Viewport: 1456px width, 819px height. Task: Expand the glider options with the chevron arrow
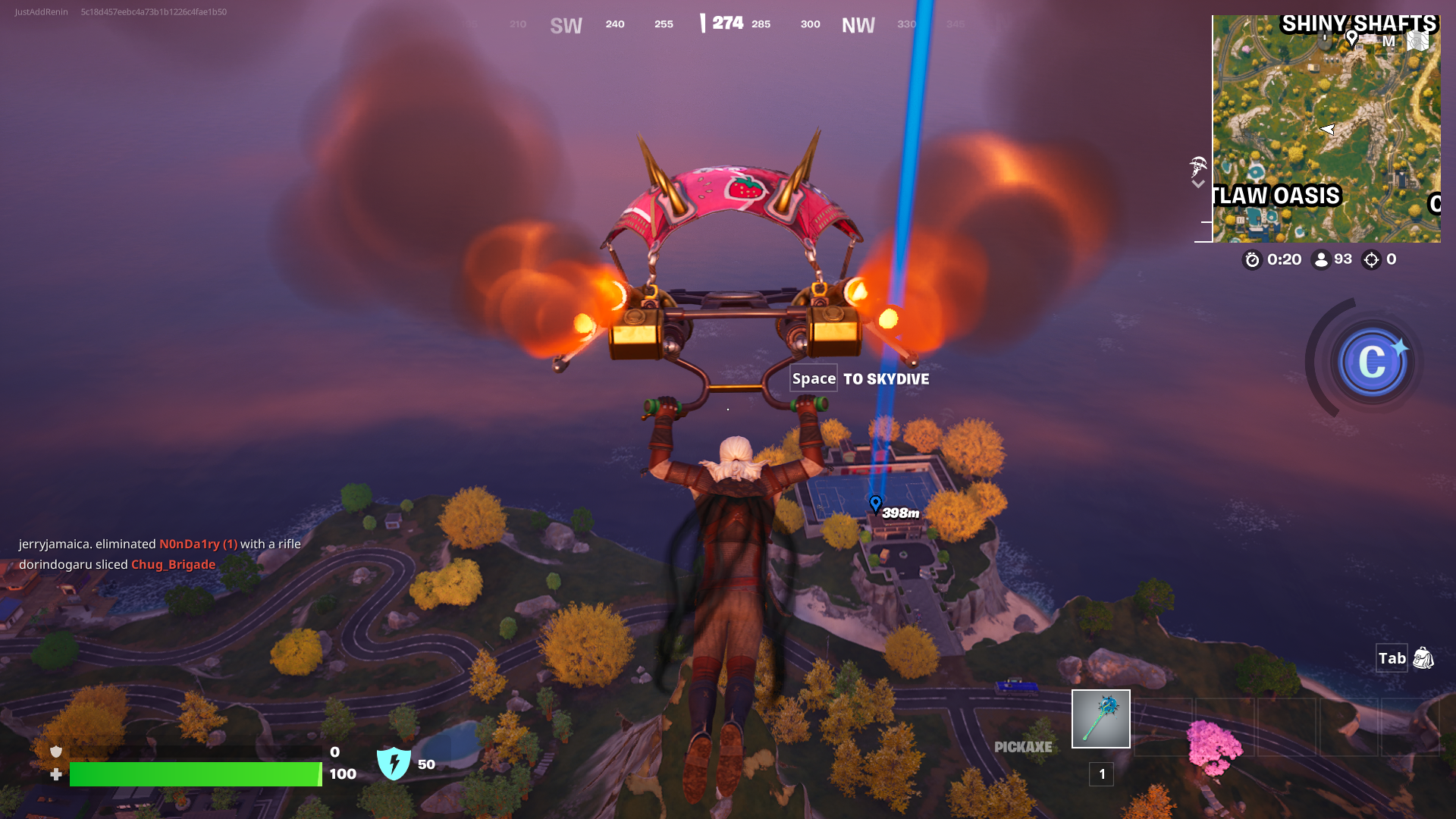(x=1198, y=184)
